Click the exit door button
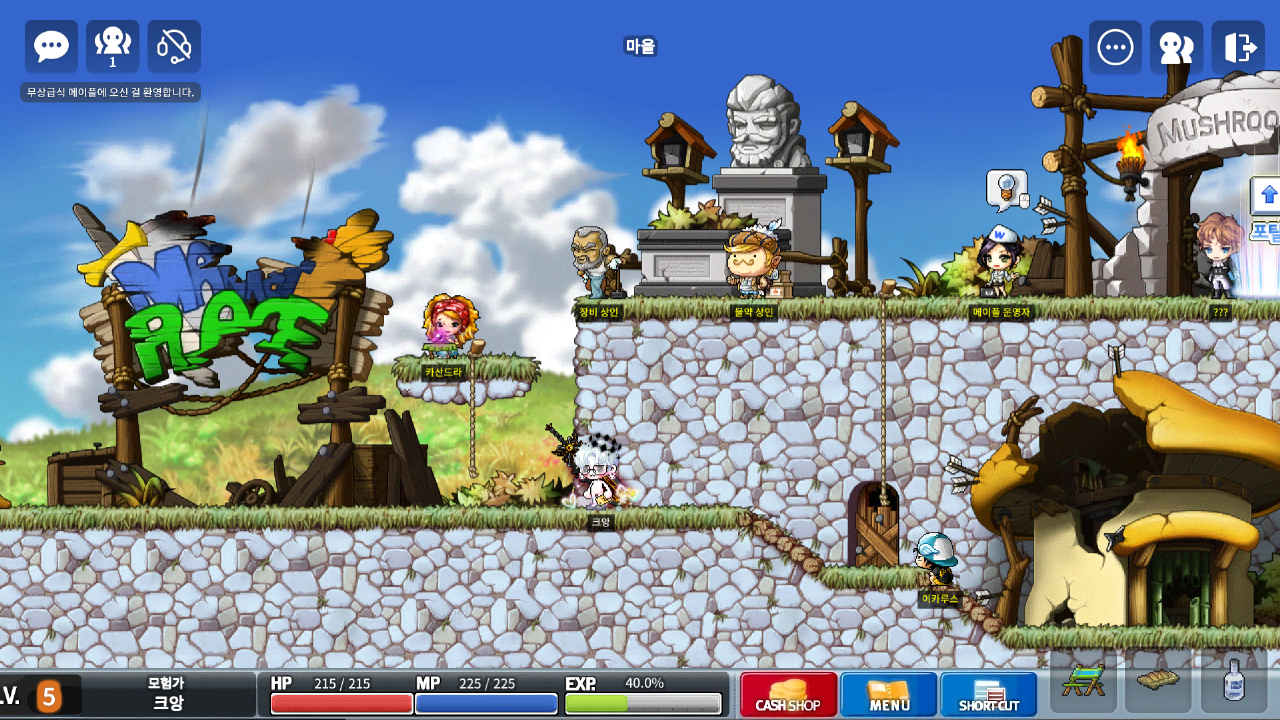This screenshot has width=1280, height=720. click(x=1238, y=47)
